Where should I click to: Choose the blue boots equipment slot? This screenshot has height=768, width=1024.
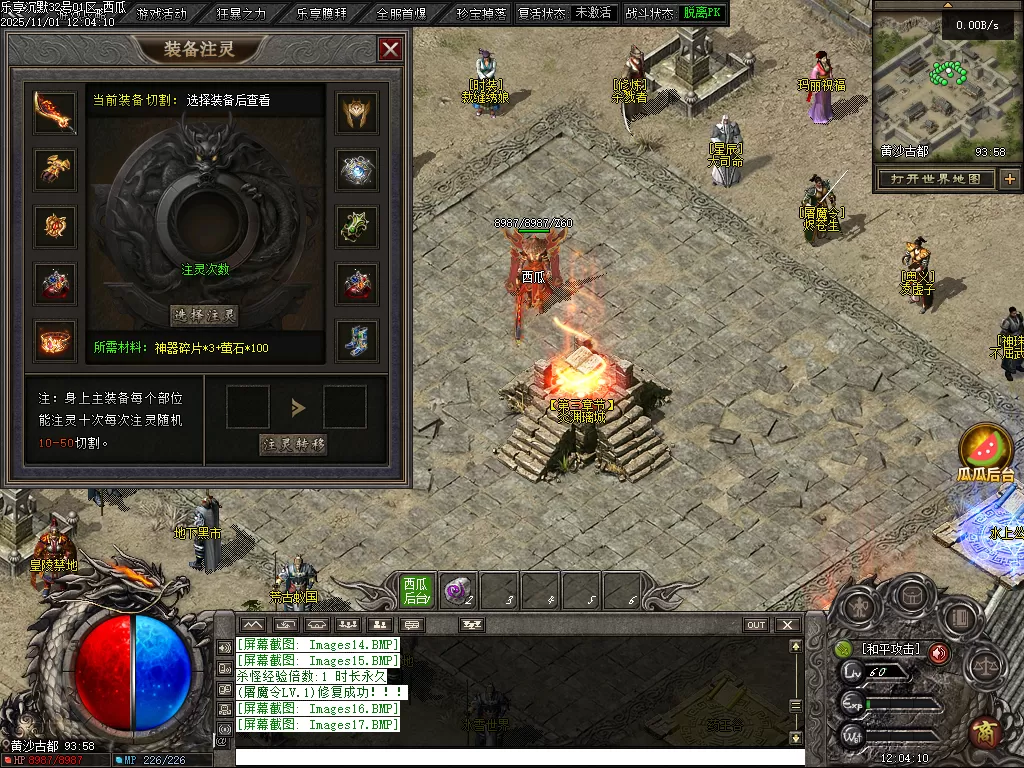click(x=357, y=340)
